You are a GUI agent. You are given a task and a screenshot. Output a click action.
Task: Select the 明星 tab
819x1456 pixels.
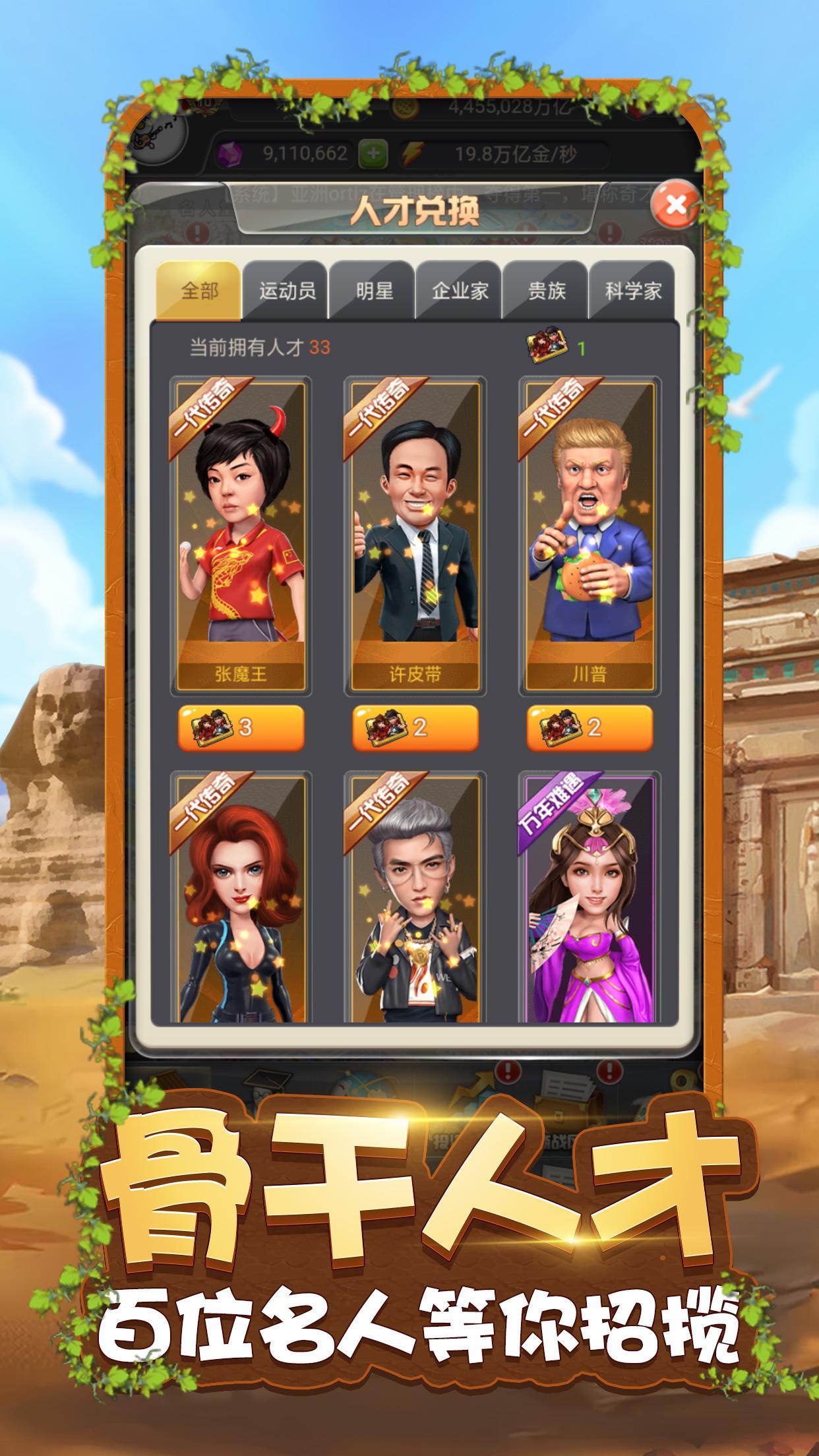click(374, 291)
